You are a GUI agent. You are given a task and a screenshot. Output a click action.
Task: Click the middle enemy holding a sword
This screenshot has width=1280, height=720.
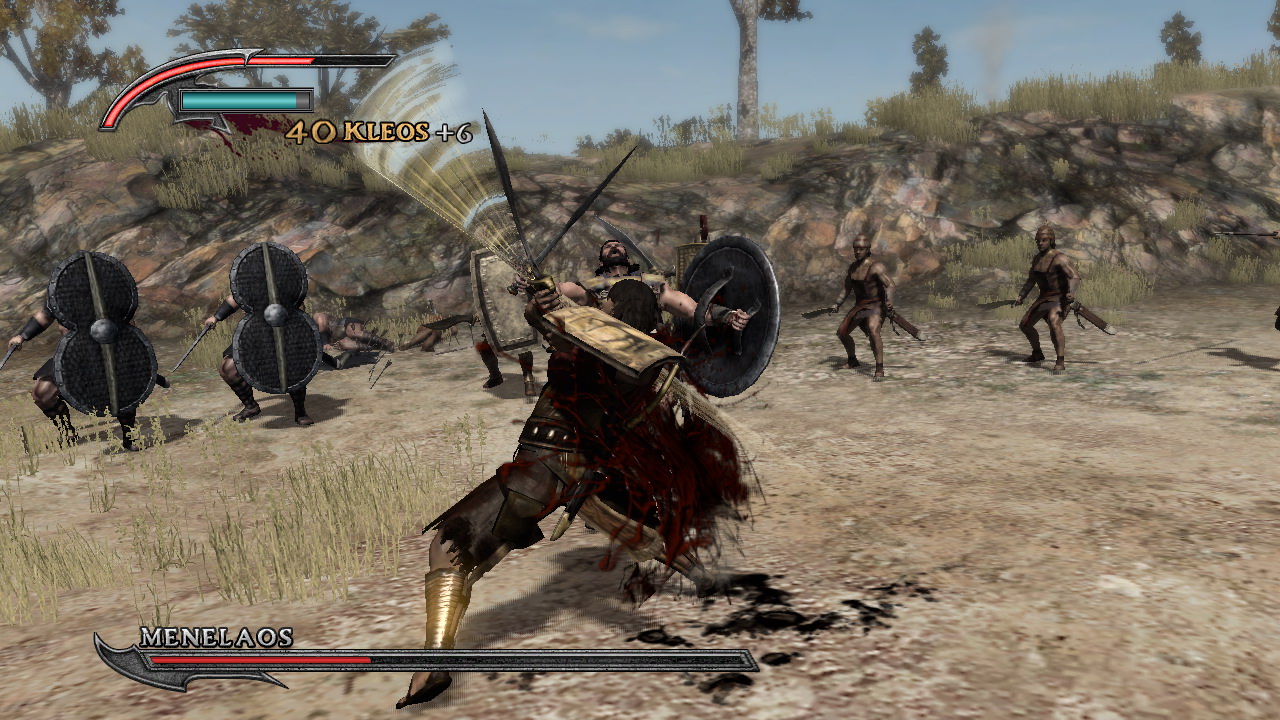point(865,300)
